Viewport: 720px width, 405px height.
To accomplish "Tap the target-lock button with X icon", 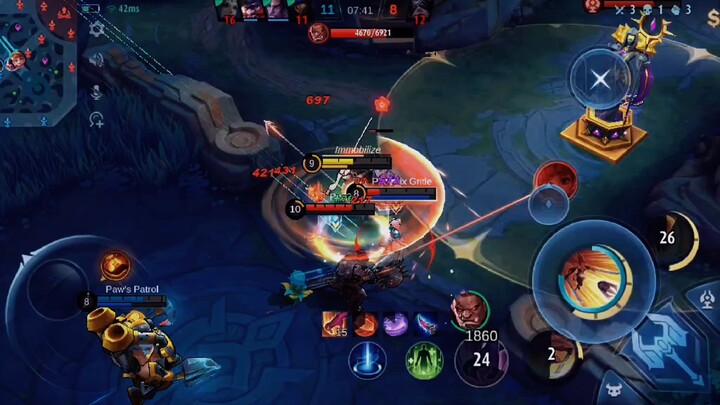I will click(599, 79).
